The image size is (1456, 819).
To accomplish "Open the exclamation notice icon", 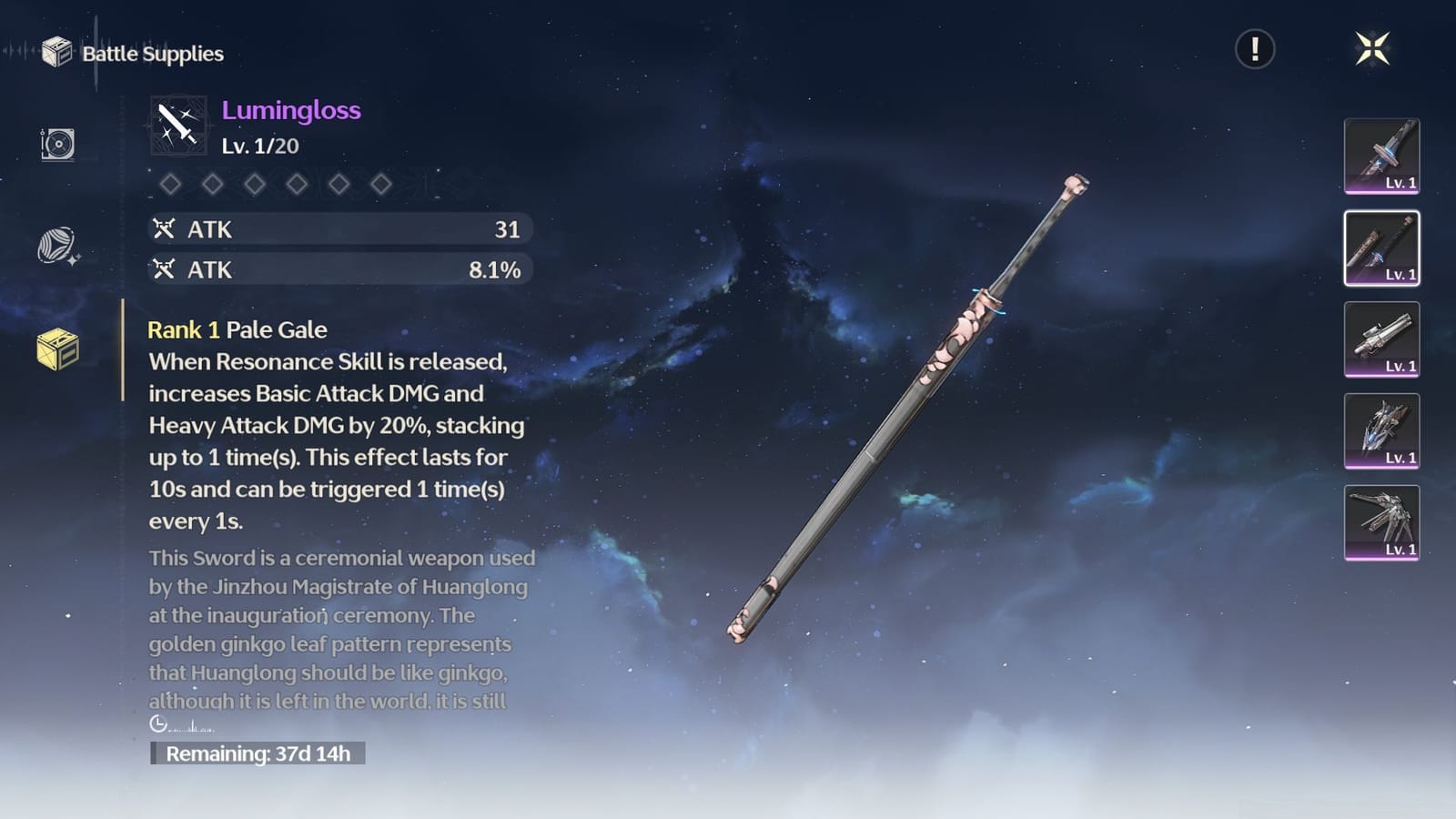I will (x=1254, y=51).
